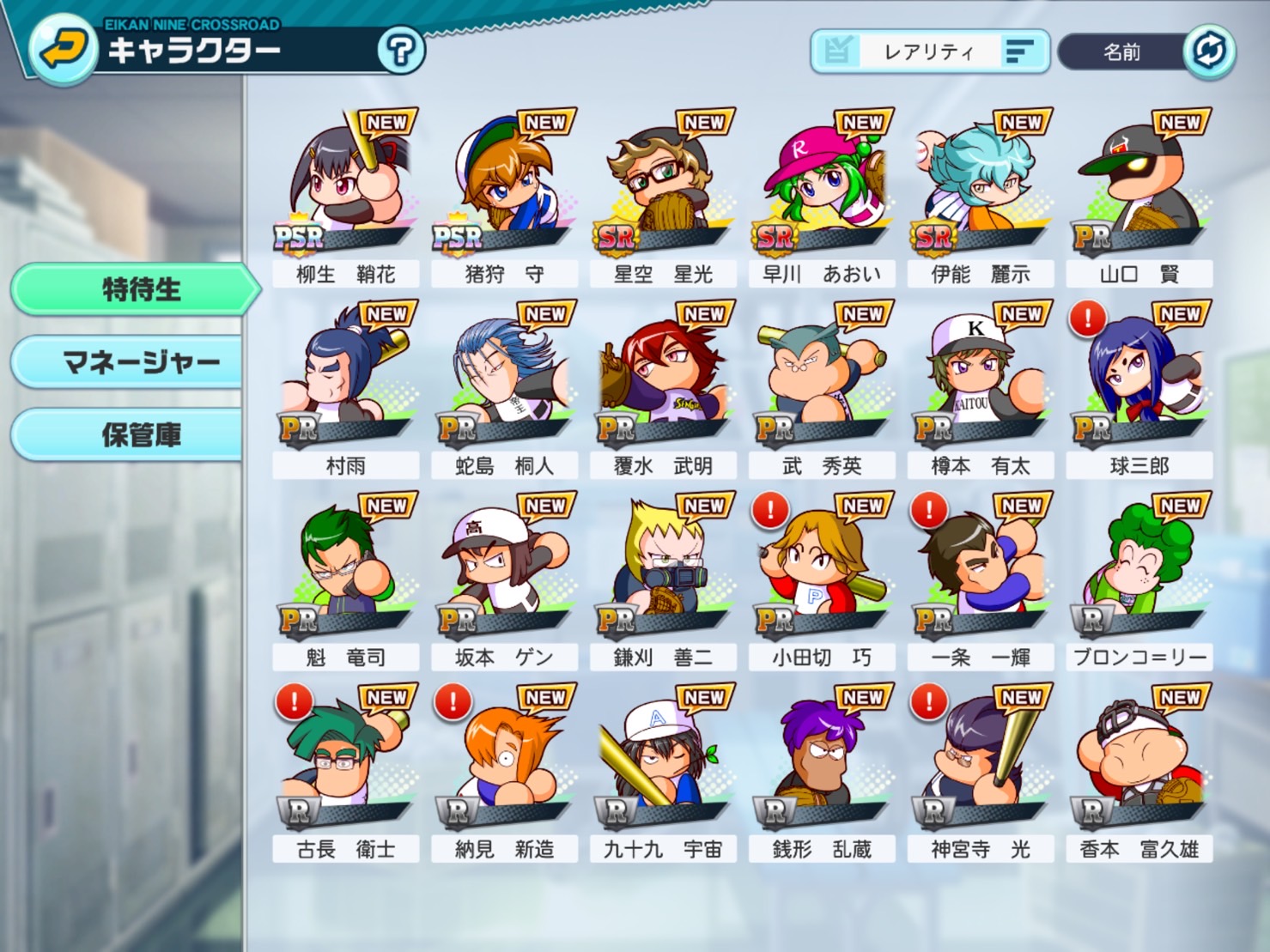
Task: Select PR character 山口 賢
Action: coord(1139,197)
